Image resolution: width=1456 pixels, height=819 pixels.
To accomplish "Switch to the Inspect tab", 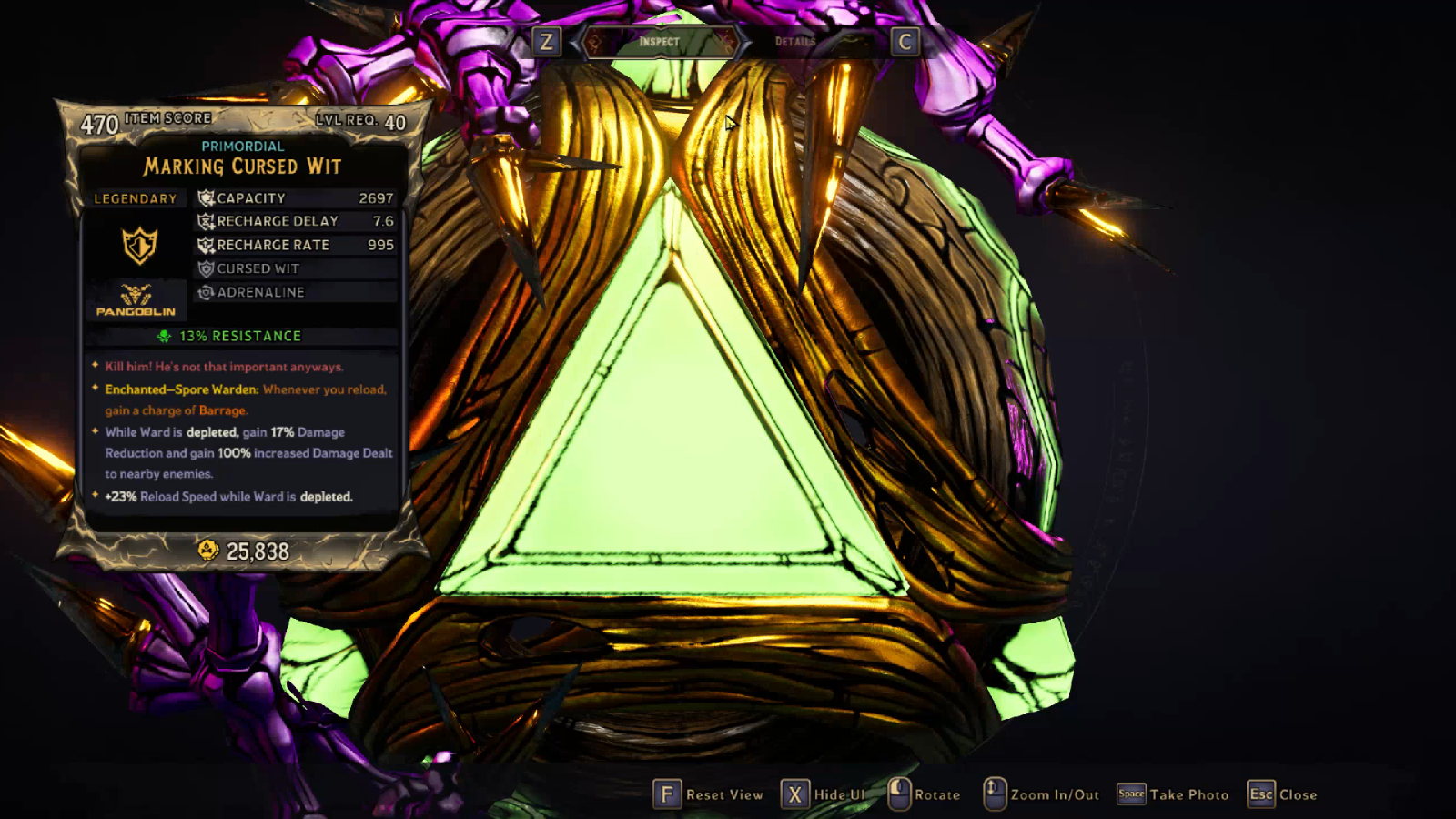I will point(659,42).
